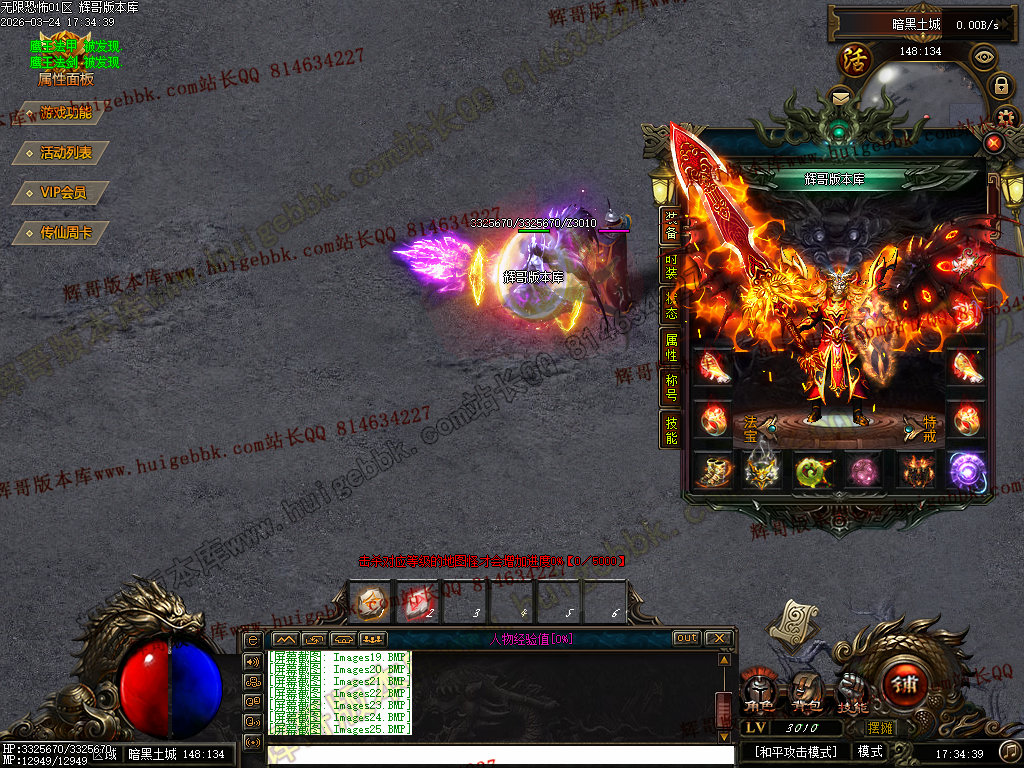Switch to the 称号 titles tab
This screenshot has width=1024, height=768.
672,388
